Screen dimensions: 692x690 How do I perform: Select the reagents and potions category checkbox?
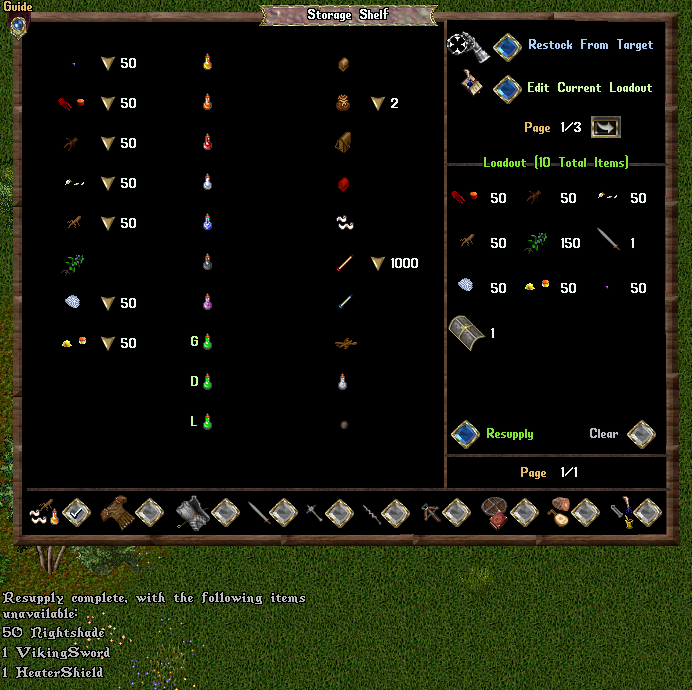coord(76,513)
